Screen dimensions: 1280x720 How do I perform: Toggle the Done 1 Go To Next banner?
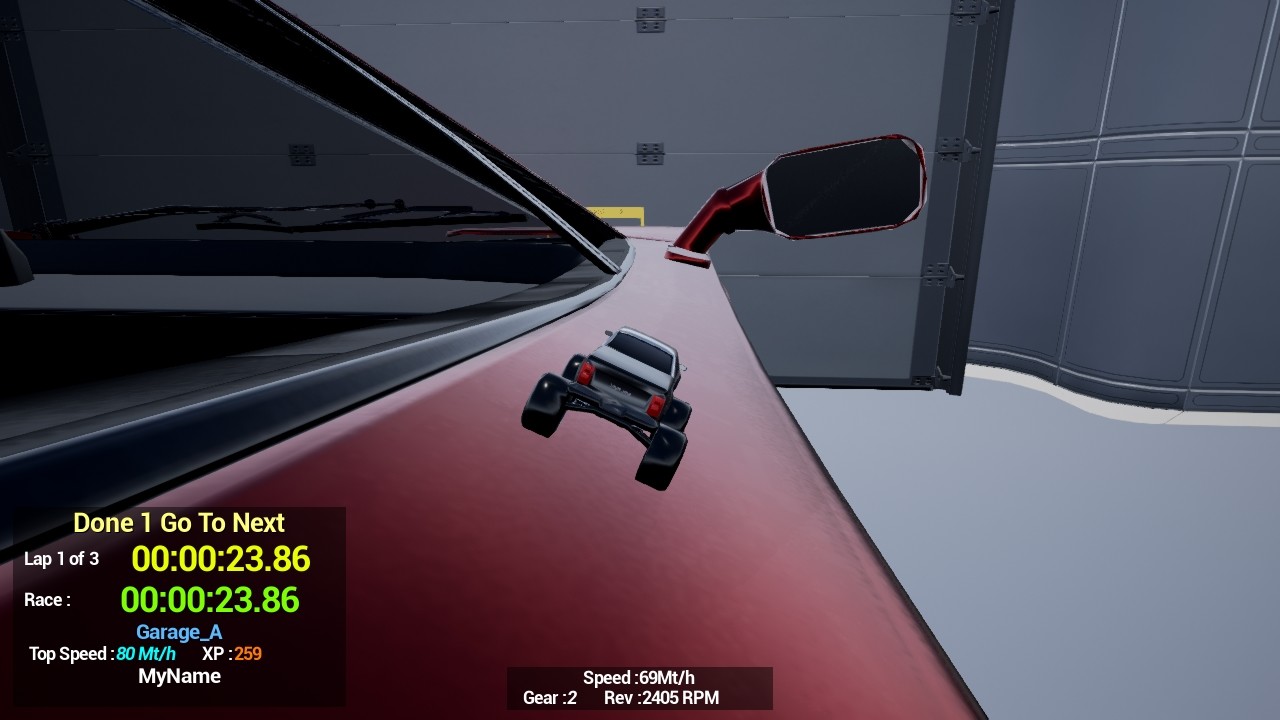pyautogui.click(x=178, y=522)
